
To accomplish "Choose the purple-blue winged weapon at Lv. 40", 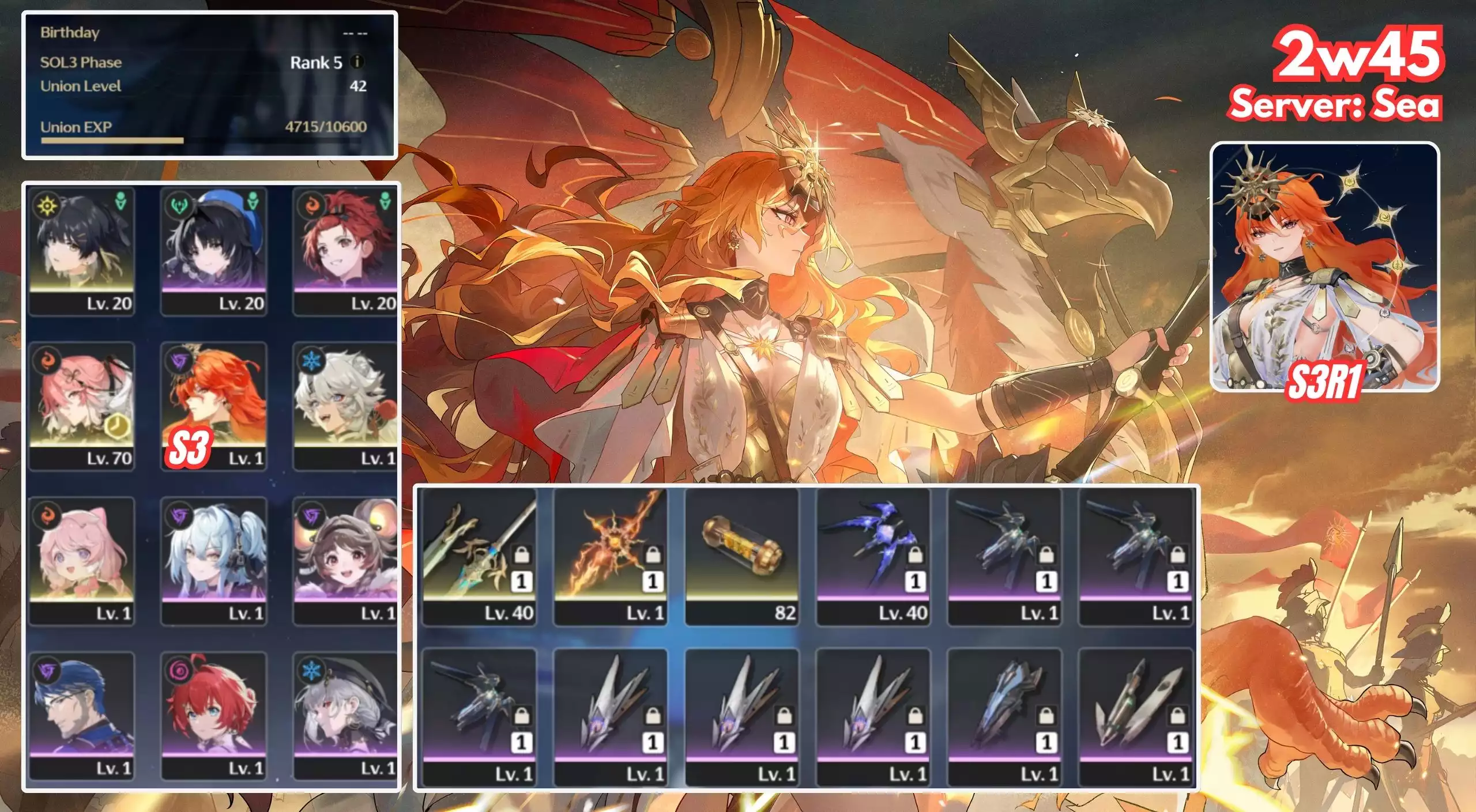I will pyautogui.click(x=873, y=557).
